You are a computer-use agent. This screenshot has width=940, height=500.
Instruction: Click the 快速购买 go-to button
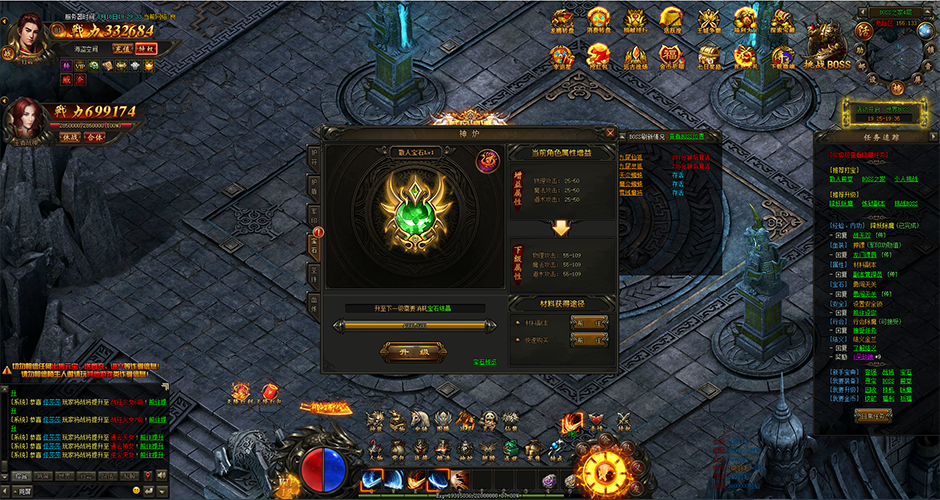click(x=589, y=340)
